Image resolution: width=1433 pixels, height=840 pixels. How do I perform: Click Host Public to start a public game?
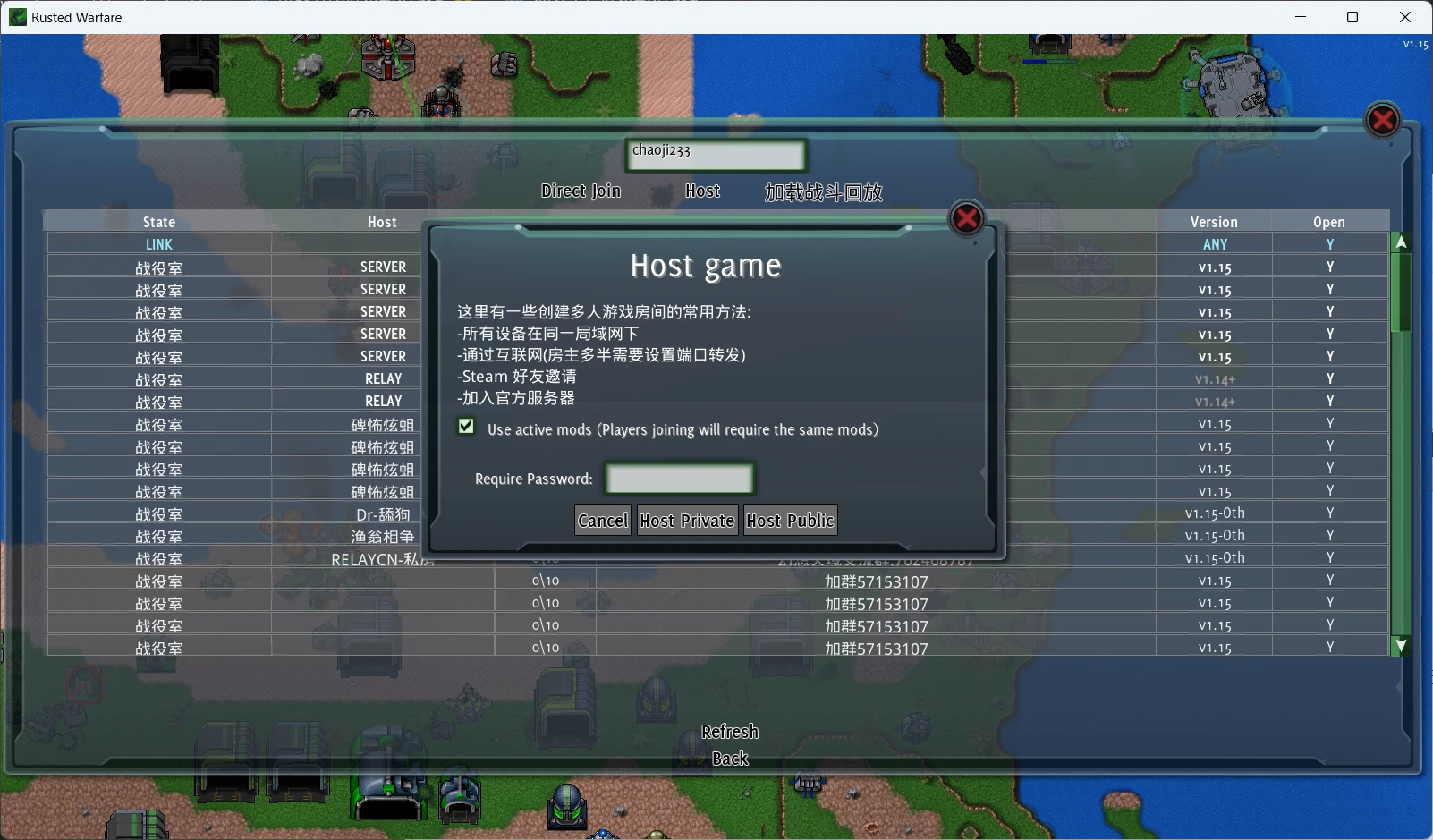[x=790, y=520]
